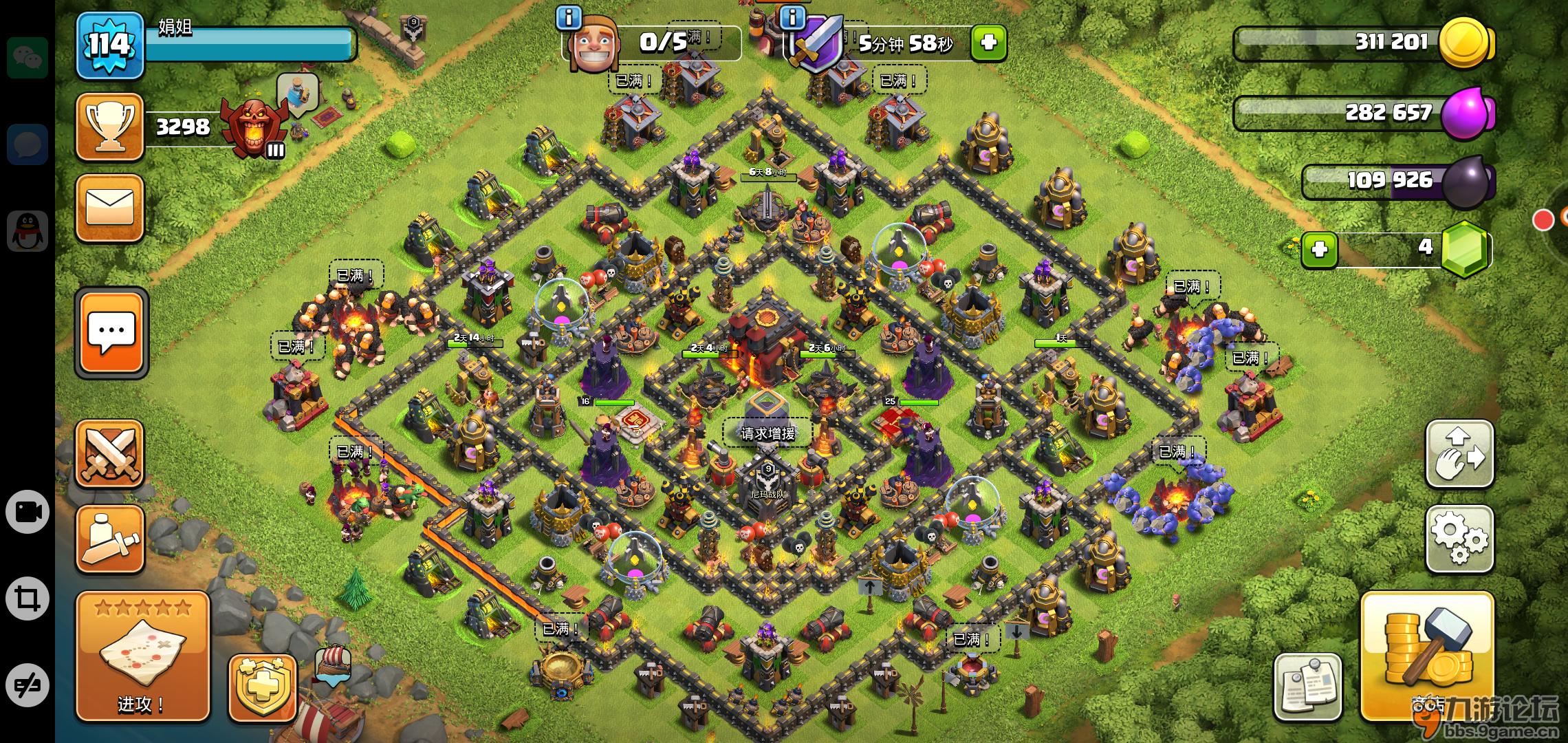Show builder info via the i badge
1568x743 pixels.
(x=568, y=18)
